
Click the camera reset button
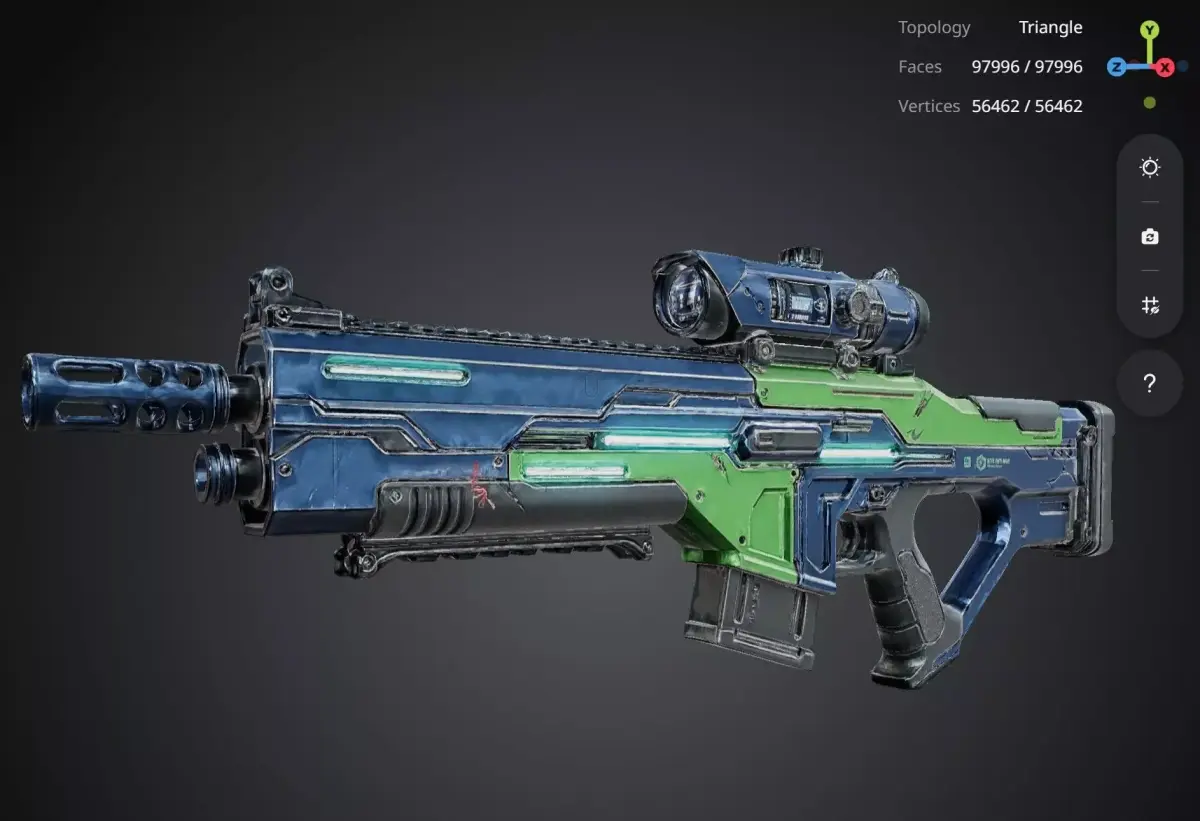1149,237
